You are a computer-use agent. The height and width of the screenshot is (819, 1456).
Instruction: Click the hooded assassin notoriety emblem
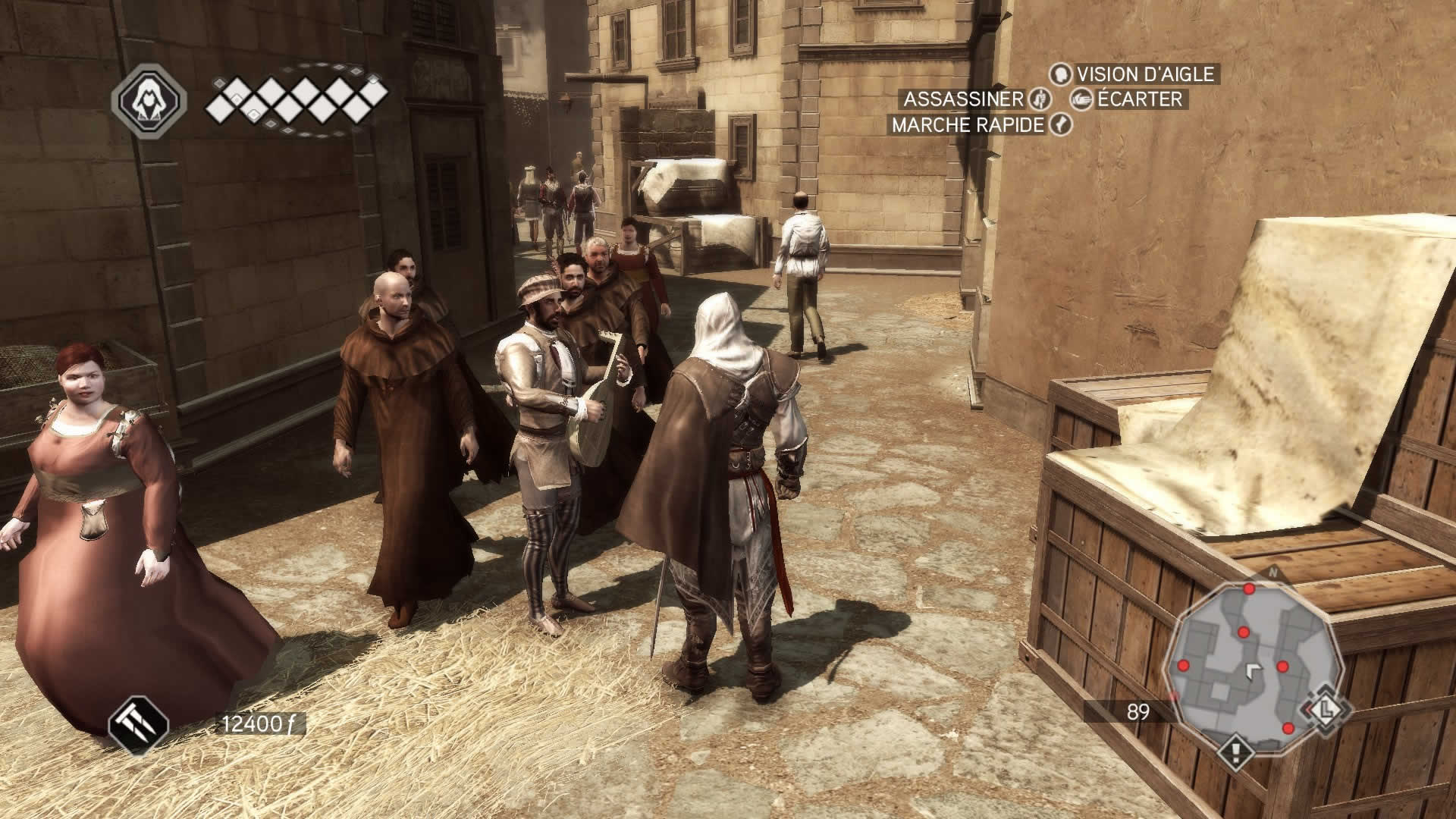[x=149, y=99]
